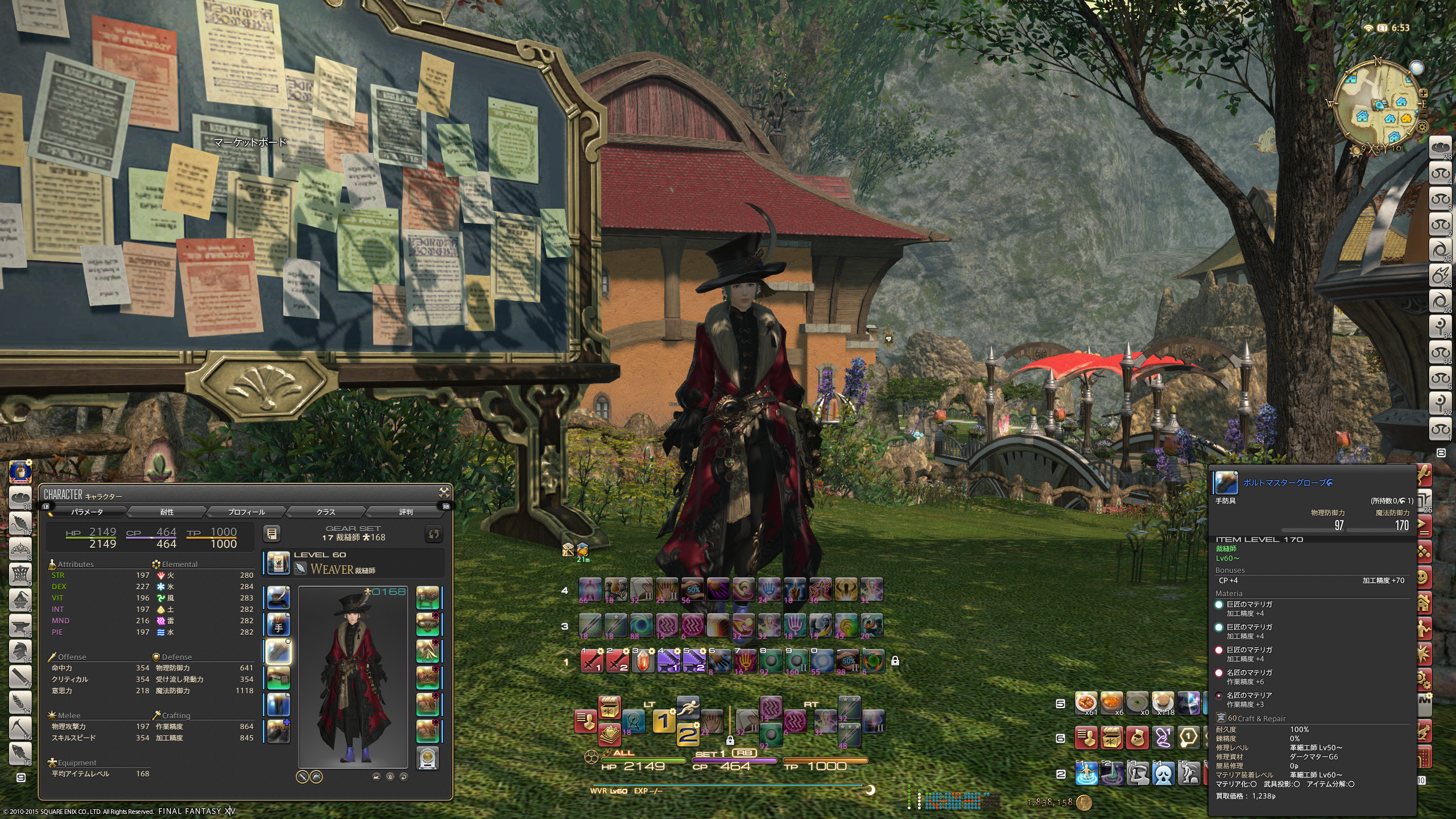Click the boots equipment slot

tap(278, 731)
